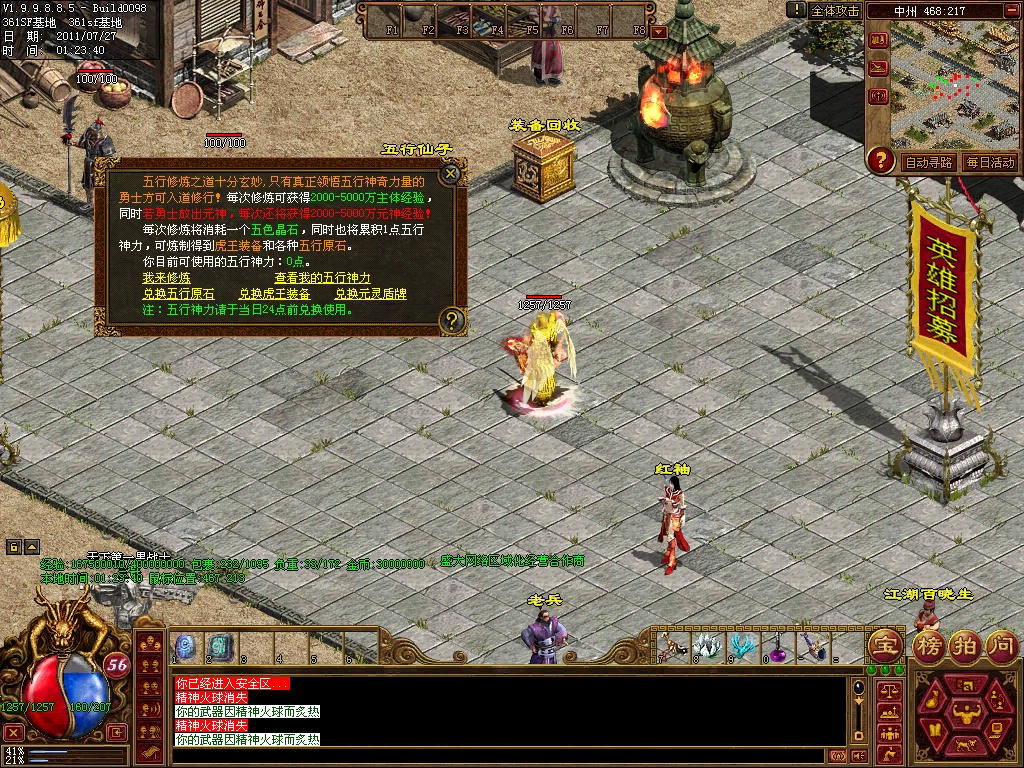Click the 自动寻路 auto-pathfinding button
The image size is (1024, 768).
click(929, 162)
